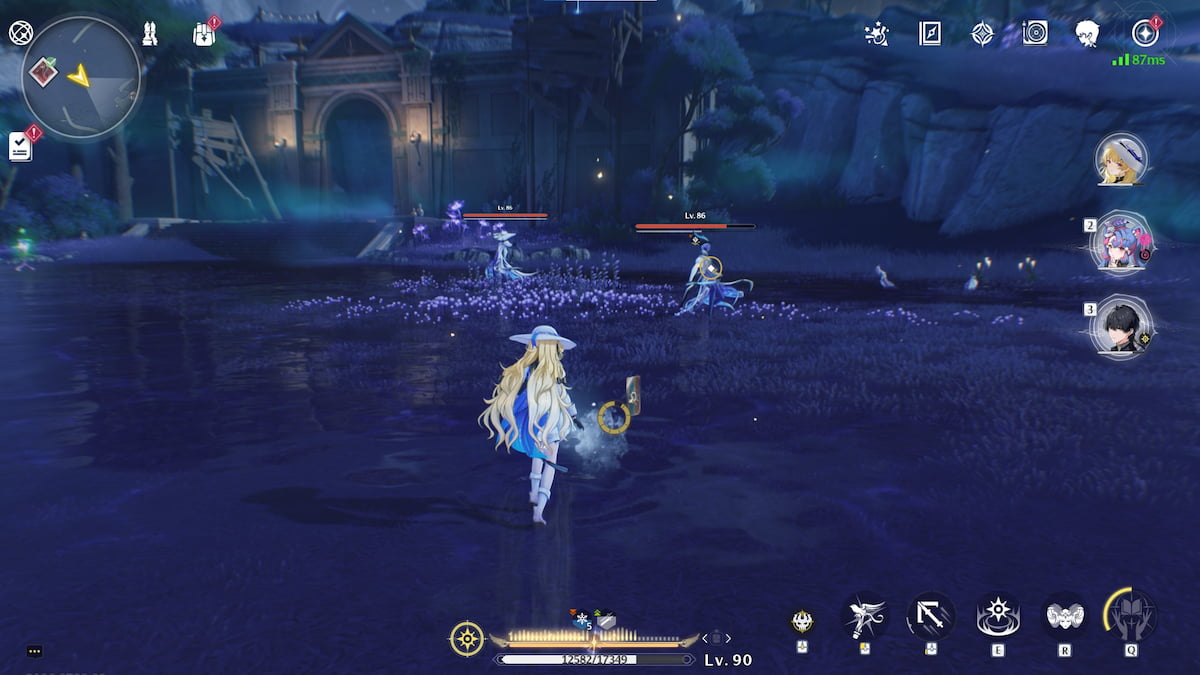The height and width of the screenshot is (675, 1200).
Task: Open the camera disc icon
Action: [x=1035, y=34]
